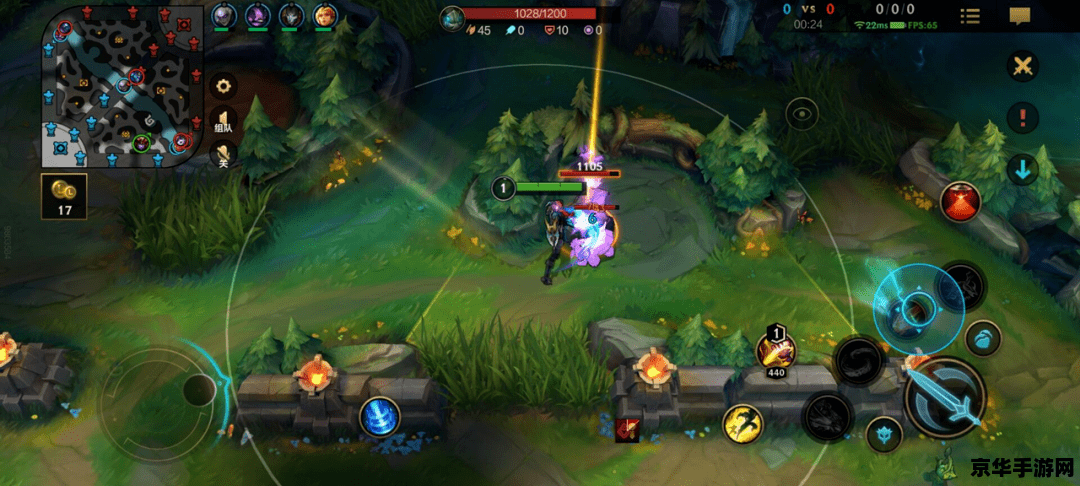This screenshot has width=1080, height=486.
Task: Toggle the muted microphone button
Action: 223,154
